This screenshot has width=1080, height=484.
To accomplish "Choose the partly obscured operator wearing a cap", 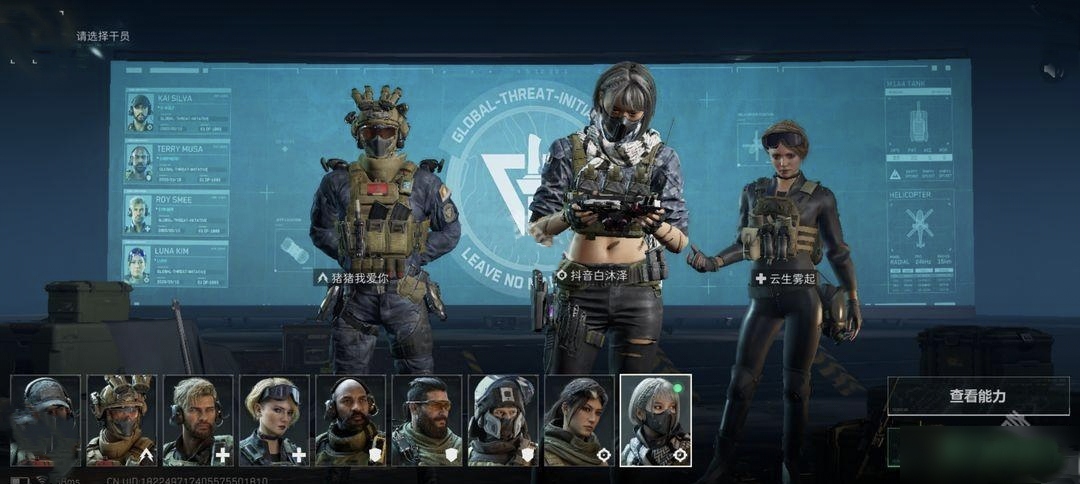I will click(x=45, y=420).
